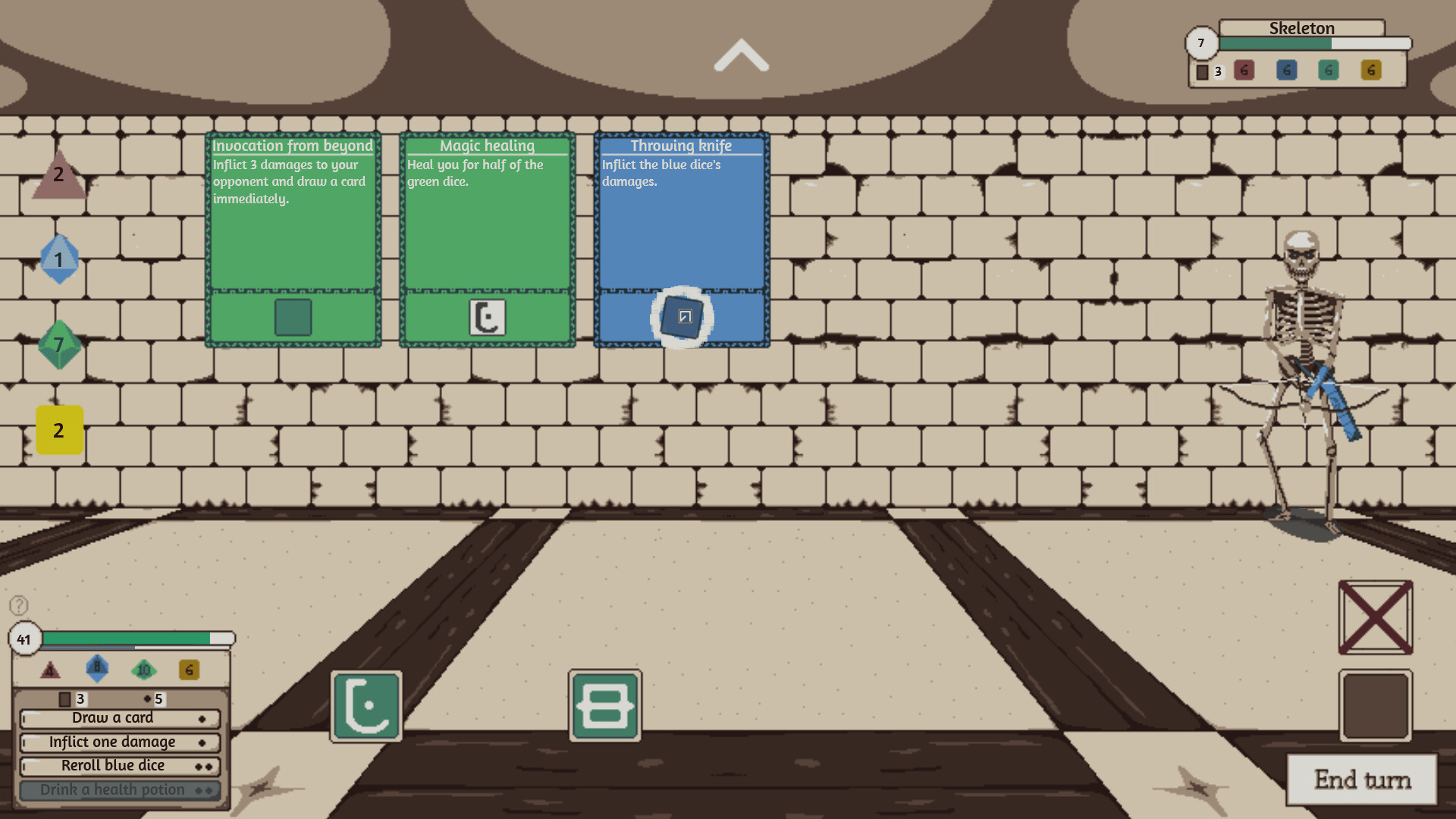Select the yellow d6 die showing 2
The height and width of the screenshot is (819, 1456).
pyautogui.click(x=58, y=431)
